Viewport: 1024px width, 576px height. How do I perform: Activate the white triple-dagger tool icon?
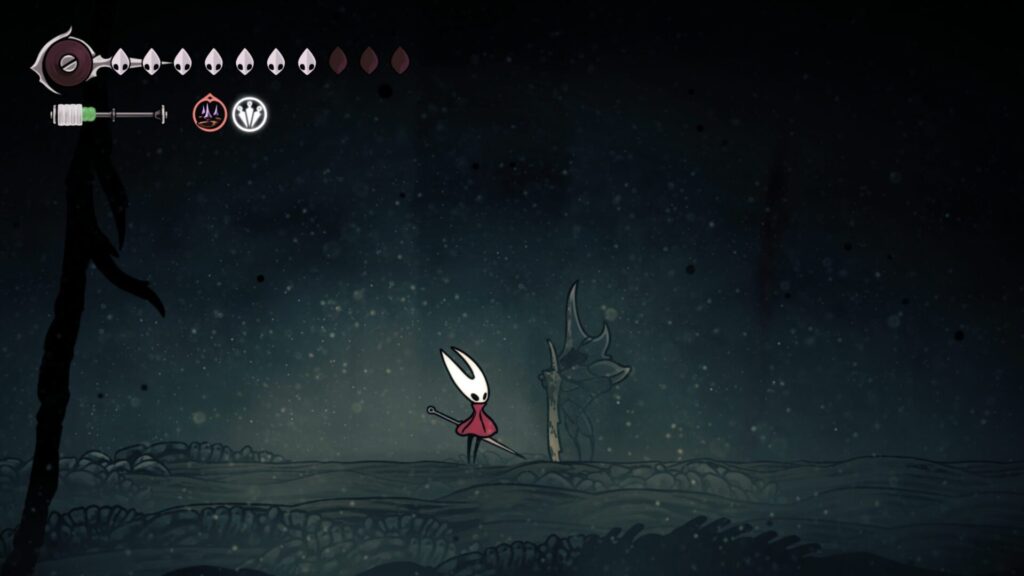click(250, 115)
